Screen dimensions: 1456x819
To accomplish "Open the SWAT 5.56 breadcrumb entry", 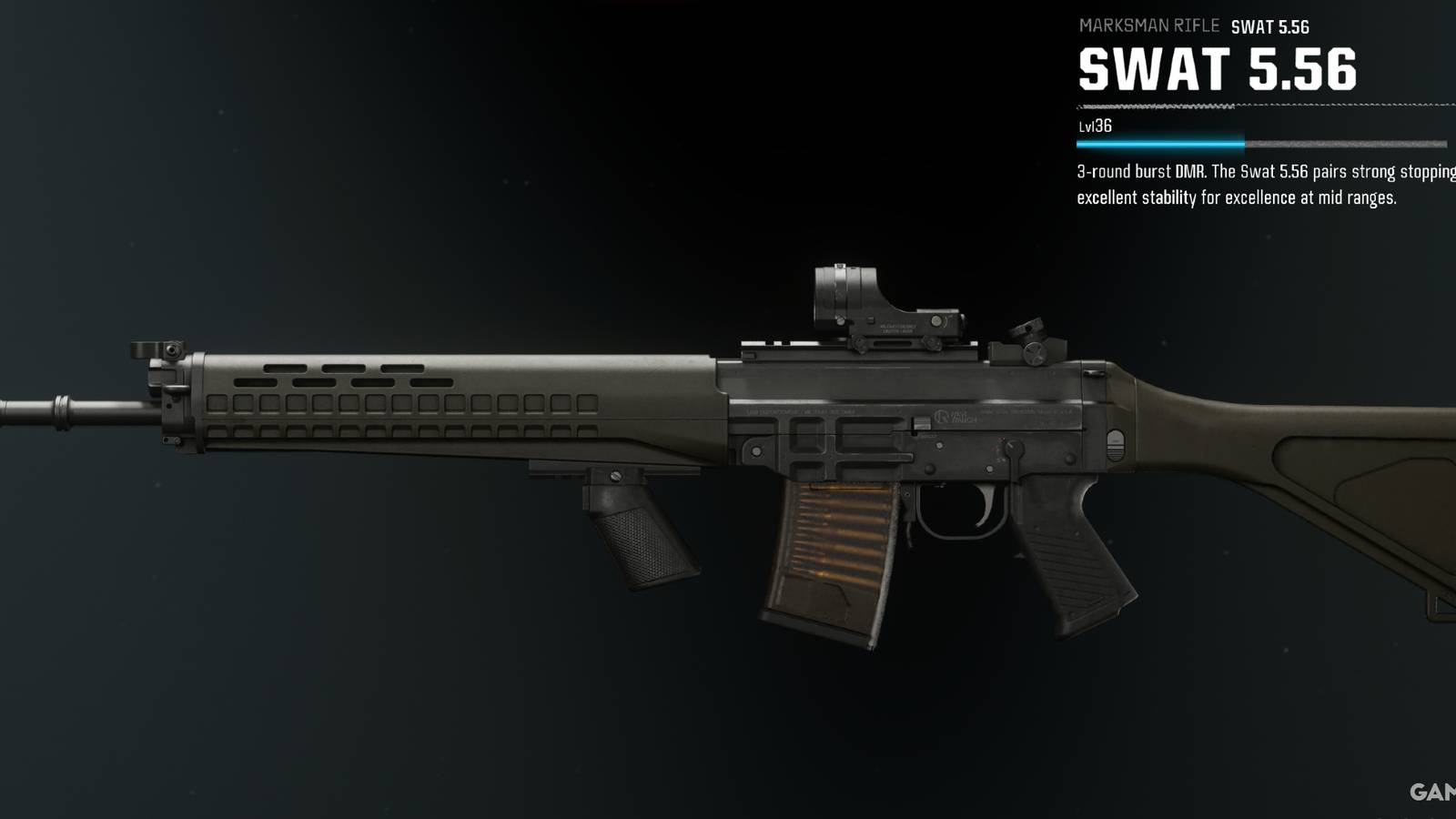I will [x=1269, y=25].
